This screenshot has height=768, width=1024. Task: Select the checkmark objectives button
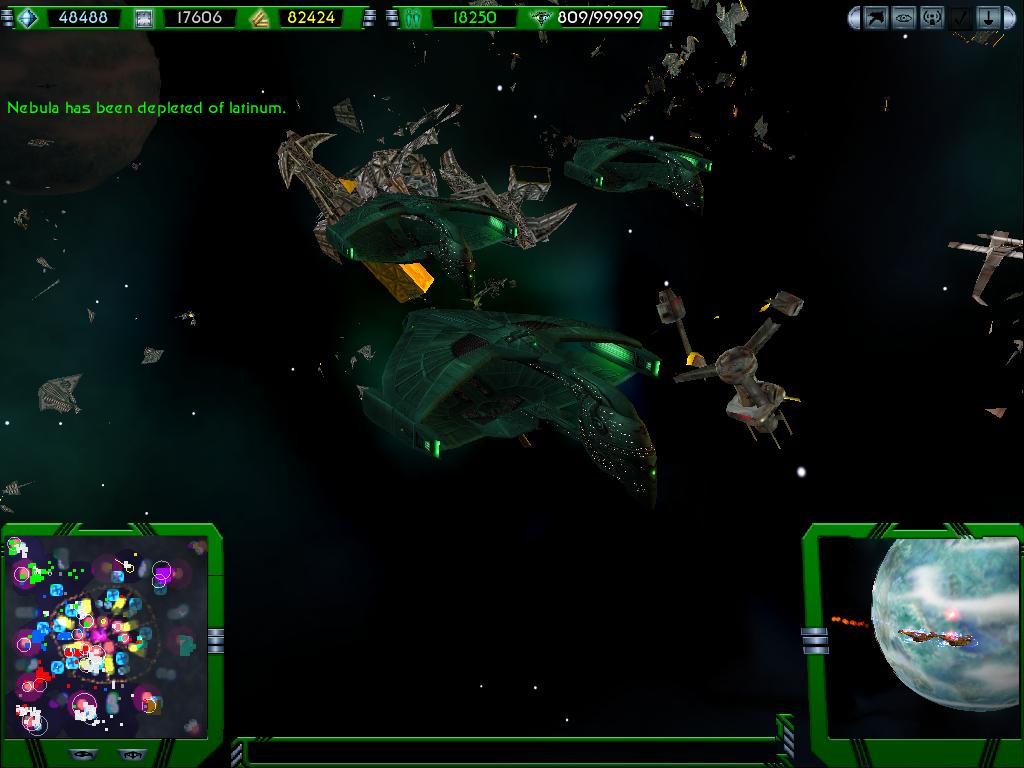tap(960, 17)
